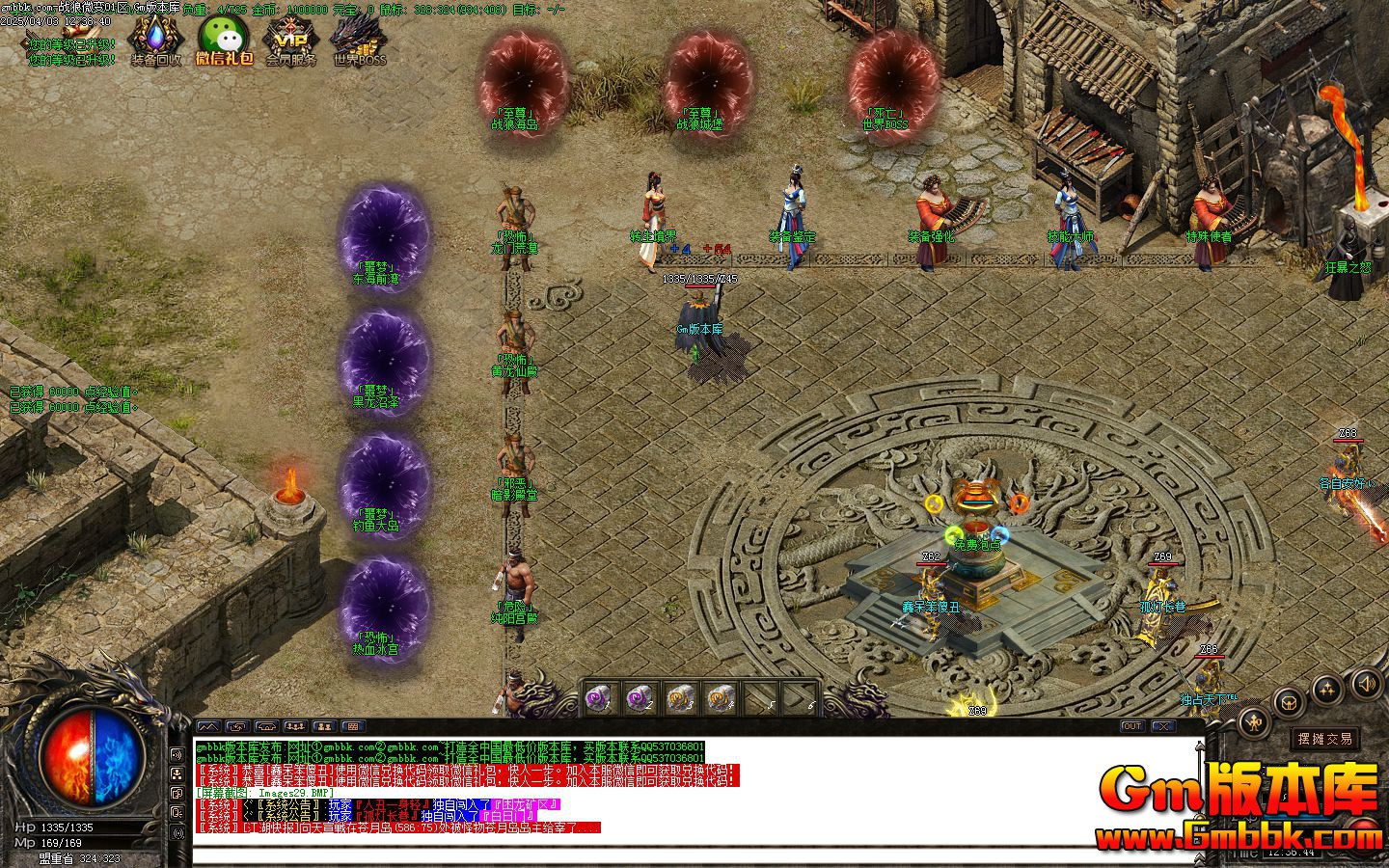Toggle the top chat channel speaker button

click(x=177, y=755)
